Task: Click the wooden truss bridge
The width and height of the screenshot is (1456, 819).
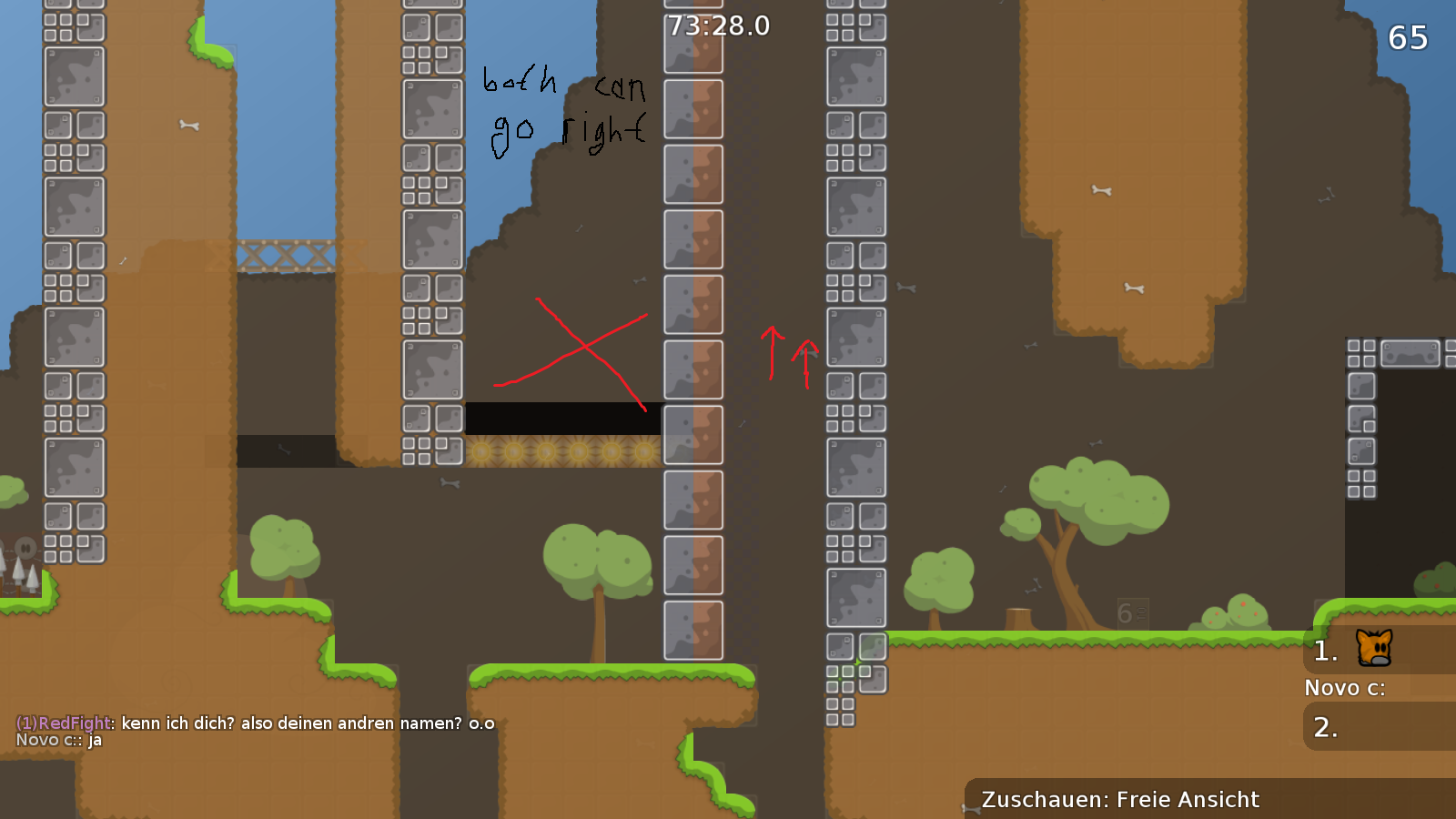Action: point(287,253)
